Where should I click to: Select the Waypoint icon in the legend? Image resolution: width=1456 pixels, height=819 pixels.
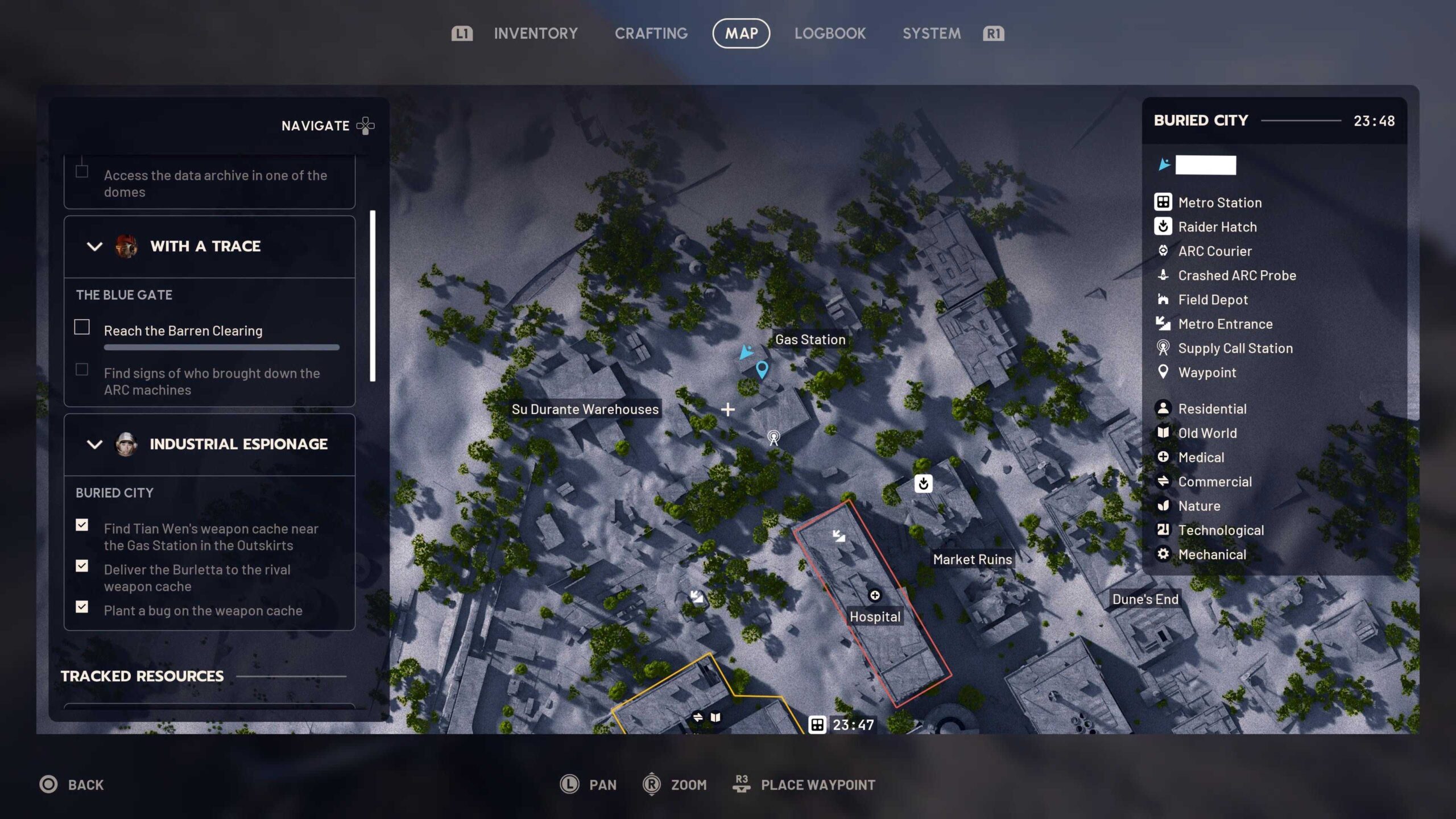1164,373
